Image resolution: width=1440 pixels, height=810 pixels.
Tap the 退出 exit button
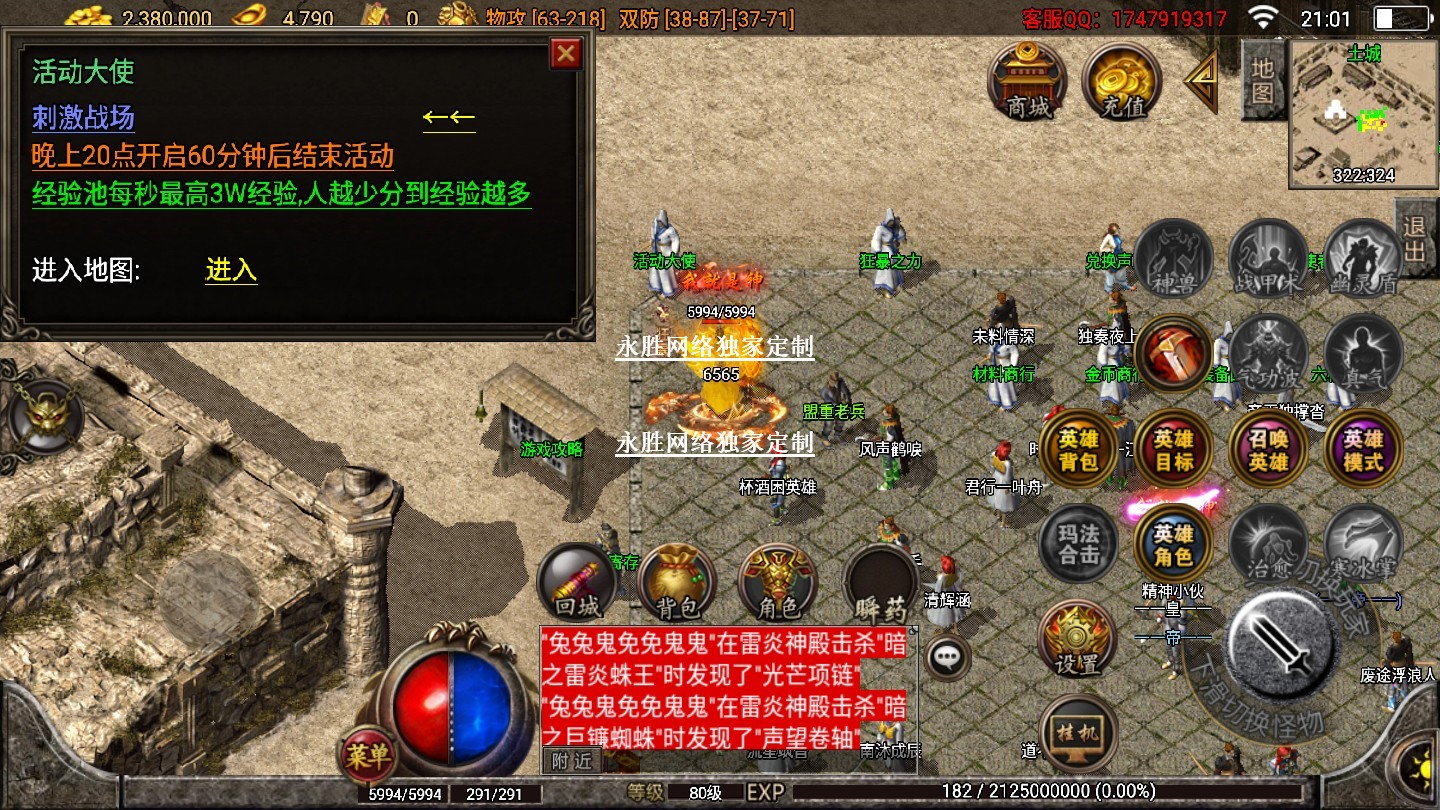click(1414, 238)
